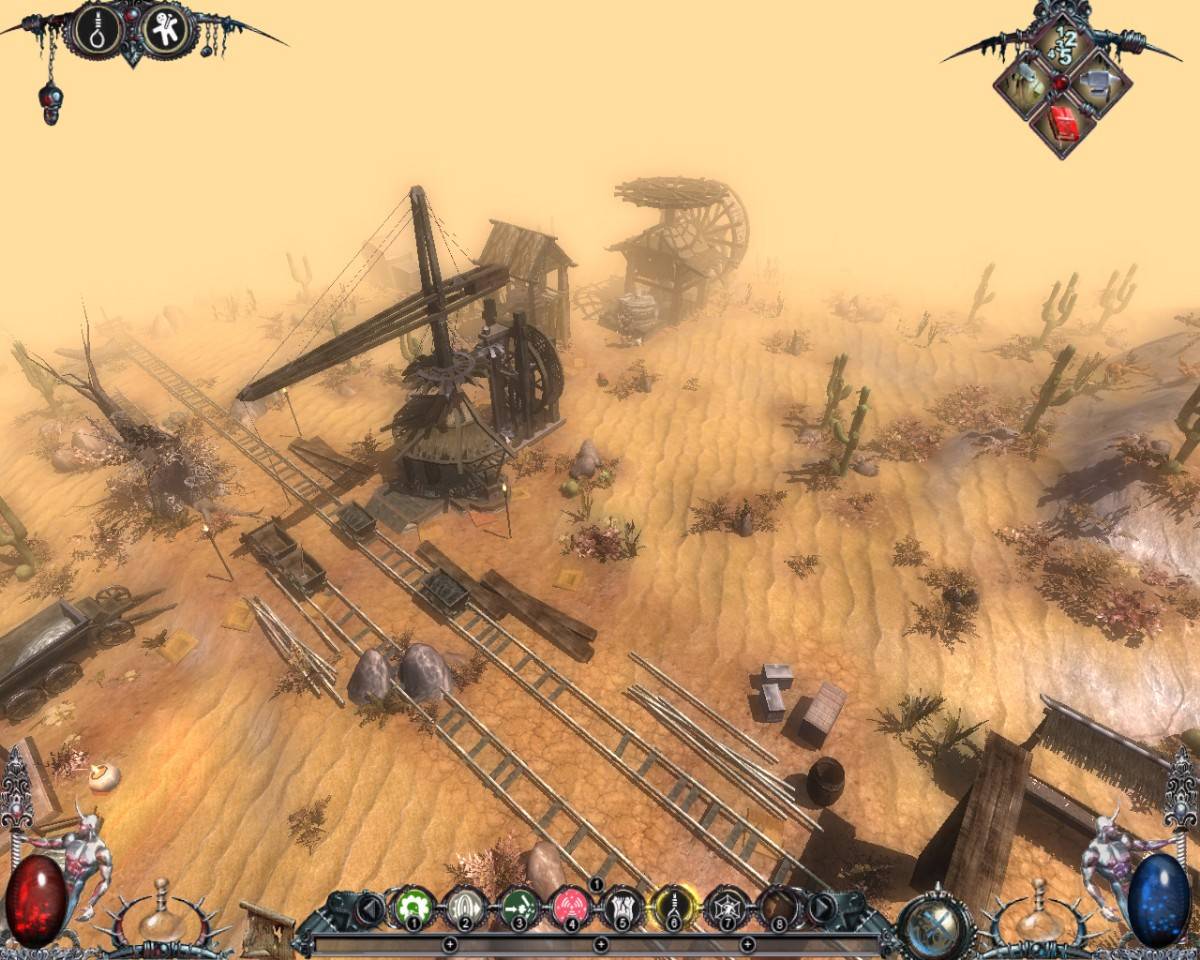Show next skills with right arrow button
This screenshot has height=960, width=1200.
click(822, 908)
